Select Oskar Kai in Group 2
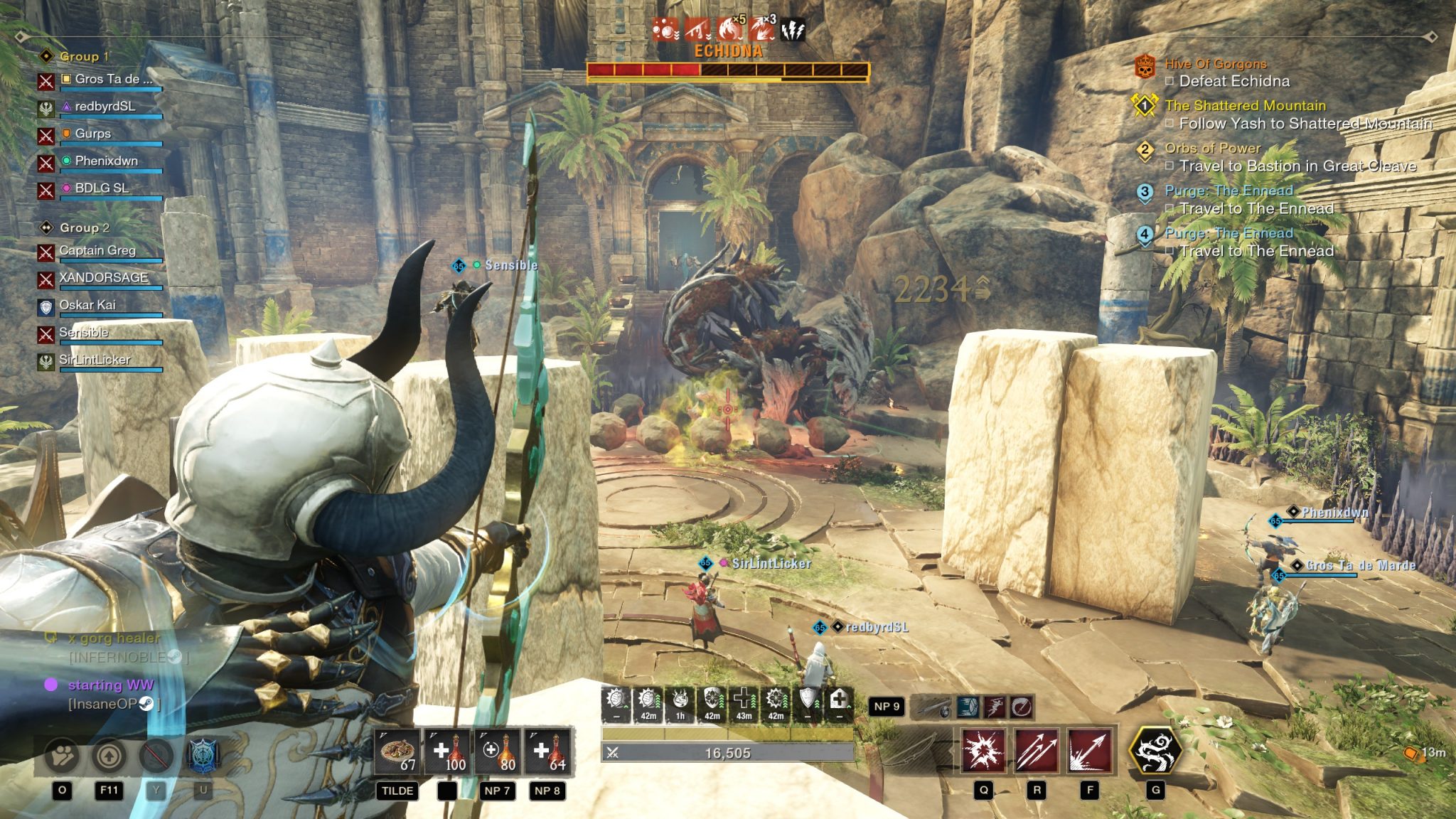The image size is (1456, 819). [x=87, y=305]
